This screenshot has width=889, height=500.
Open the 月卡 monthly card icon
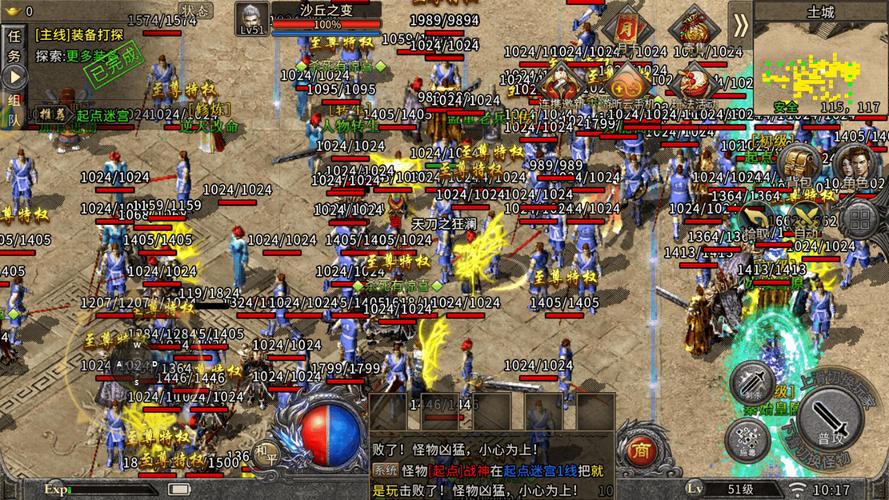pyautogui.click(x=625, y=27)
